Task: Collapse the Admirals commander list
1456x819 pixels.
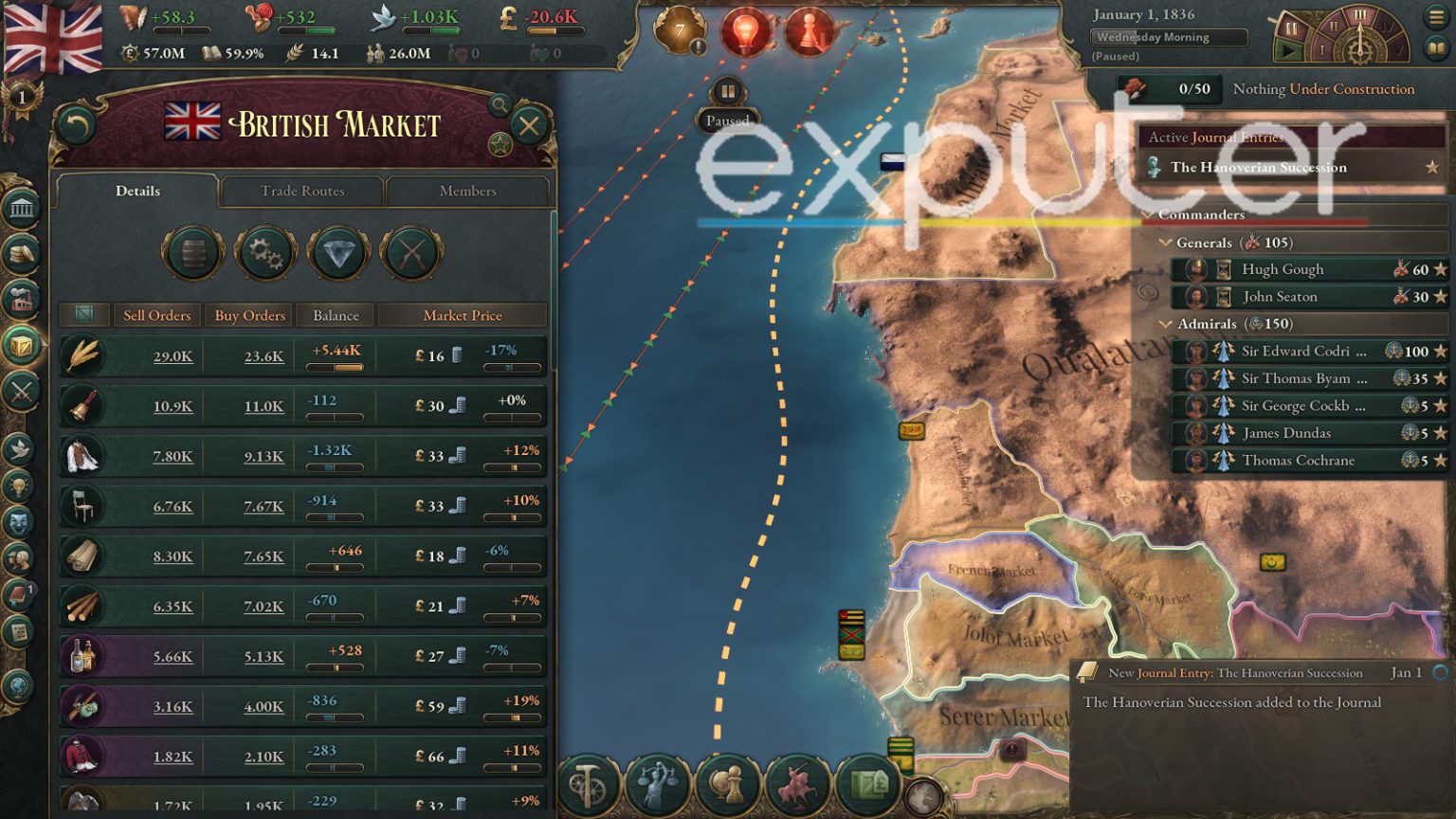Action: pos(1166,324)
